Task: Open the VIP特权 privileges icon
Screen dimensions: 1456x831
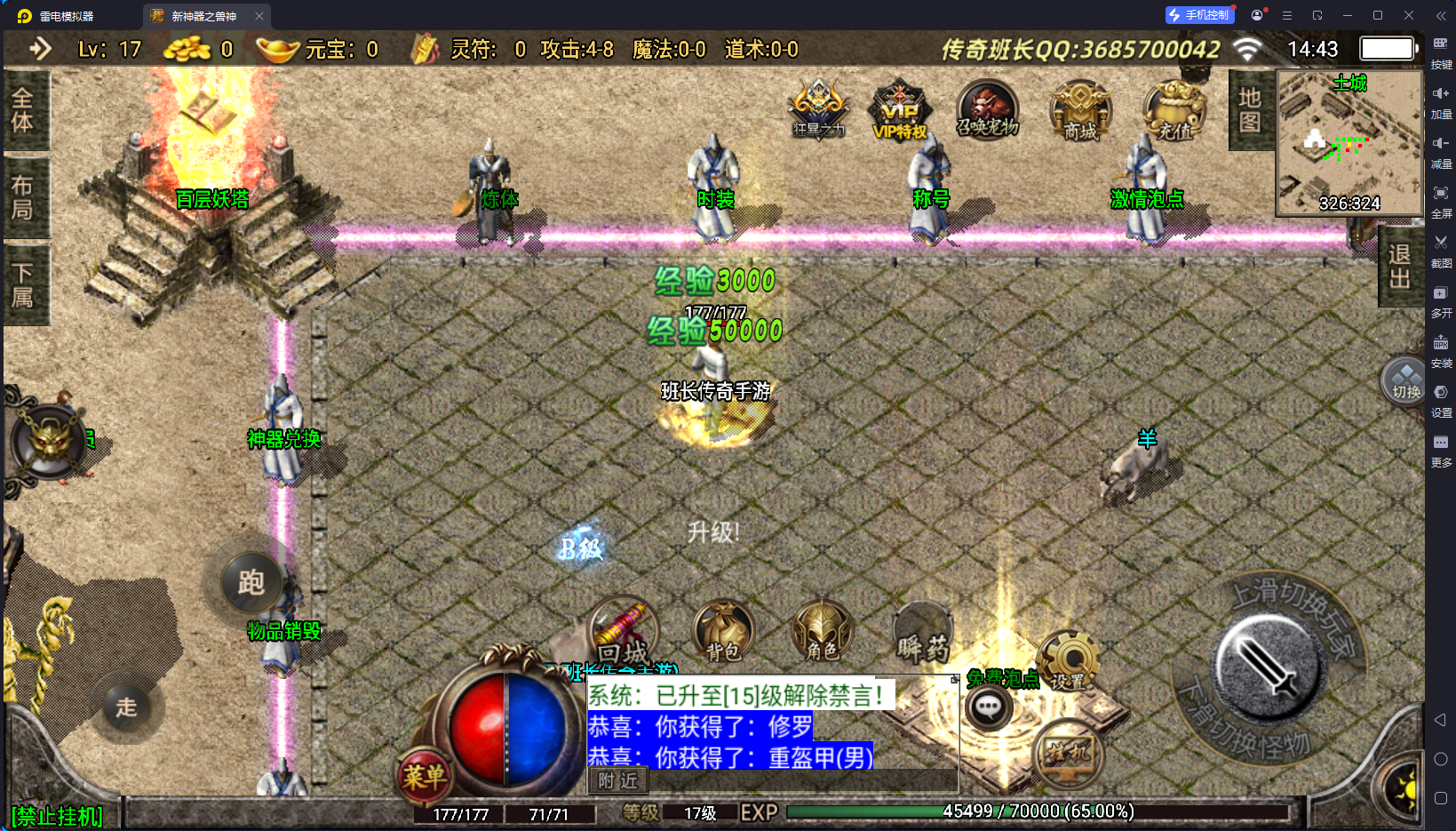Action: [x=899, y=111]
